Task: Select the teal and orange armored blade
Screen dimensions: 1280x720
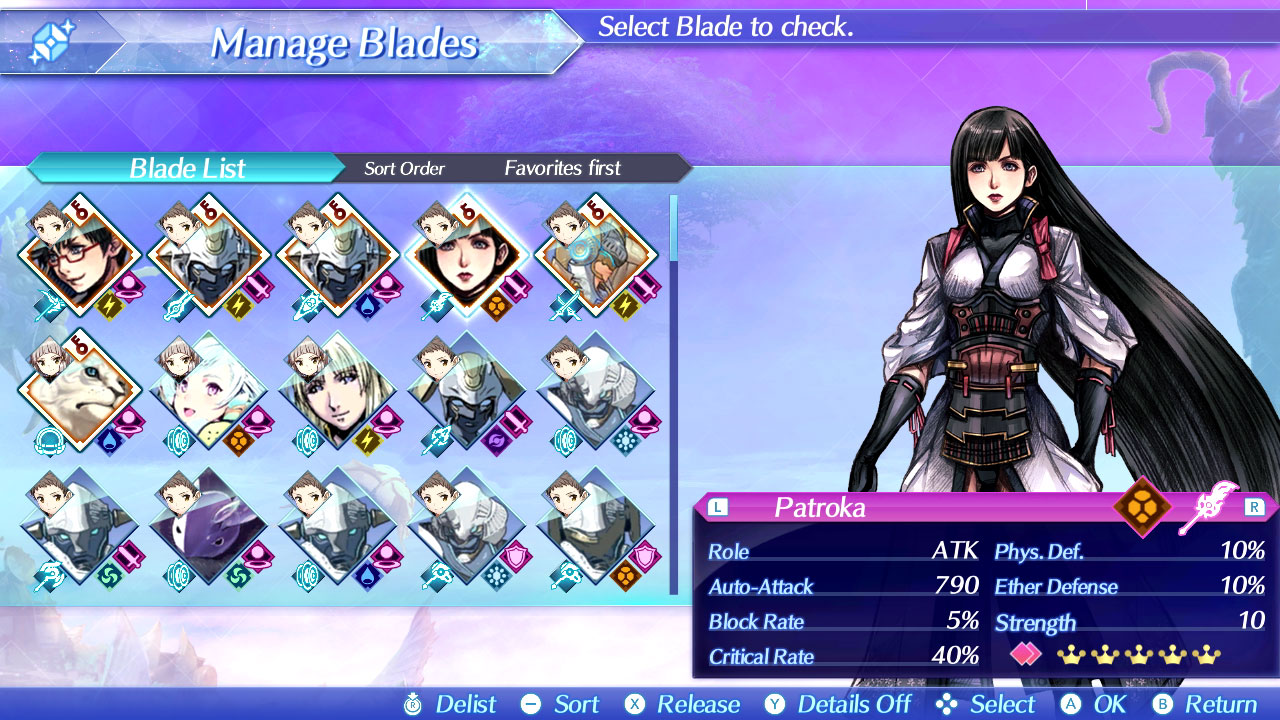Action: [596, 255]
